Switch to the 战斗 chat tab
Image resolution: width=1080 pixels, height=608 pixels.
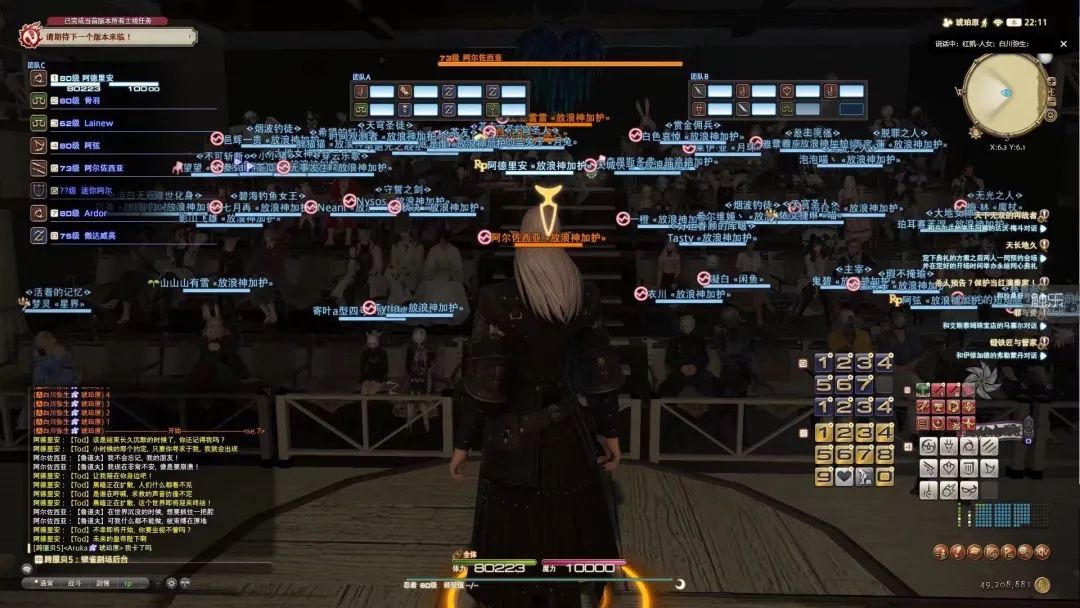coord(74,582)
